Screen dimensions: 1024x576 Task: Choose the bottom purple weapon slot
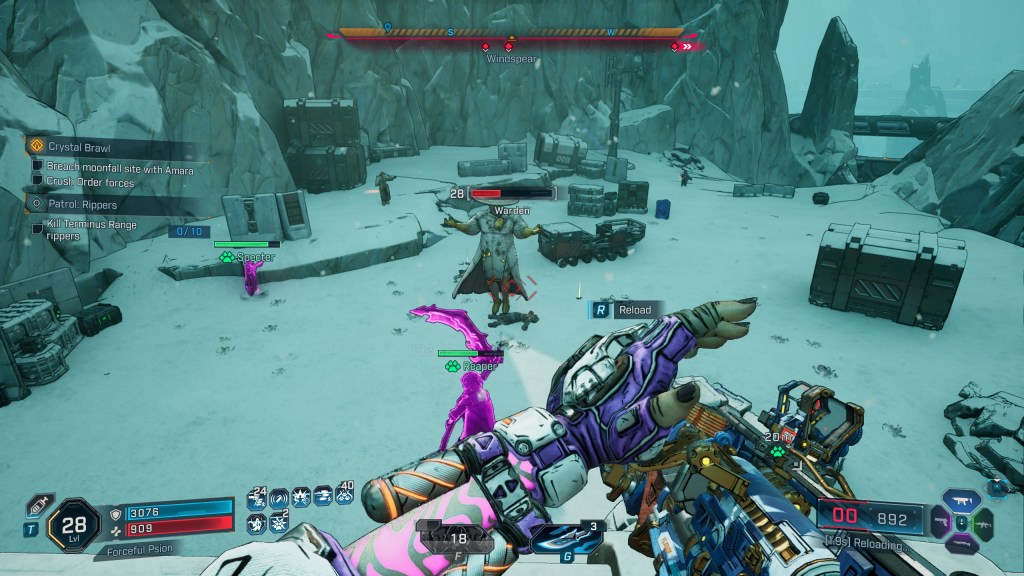tap(961, 544)
